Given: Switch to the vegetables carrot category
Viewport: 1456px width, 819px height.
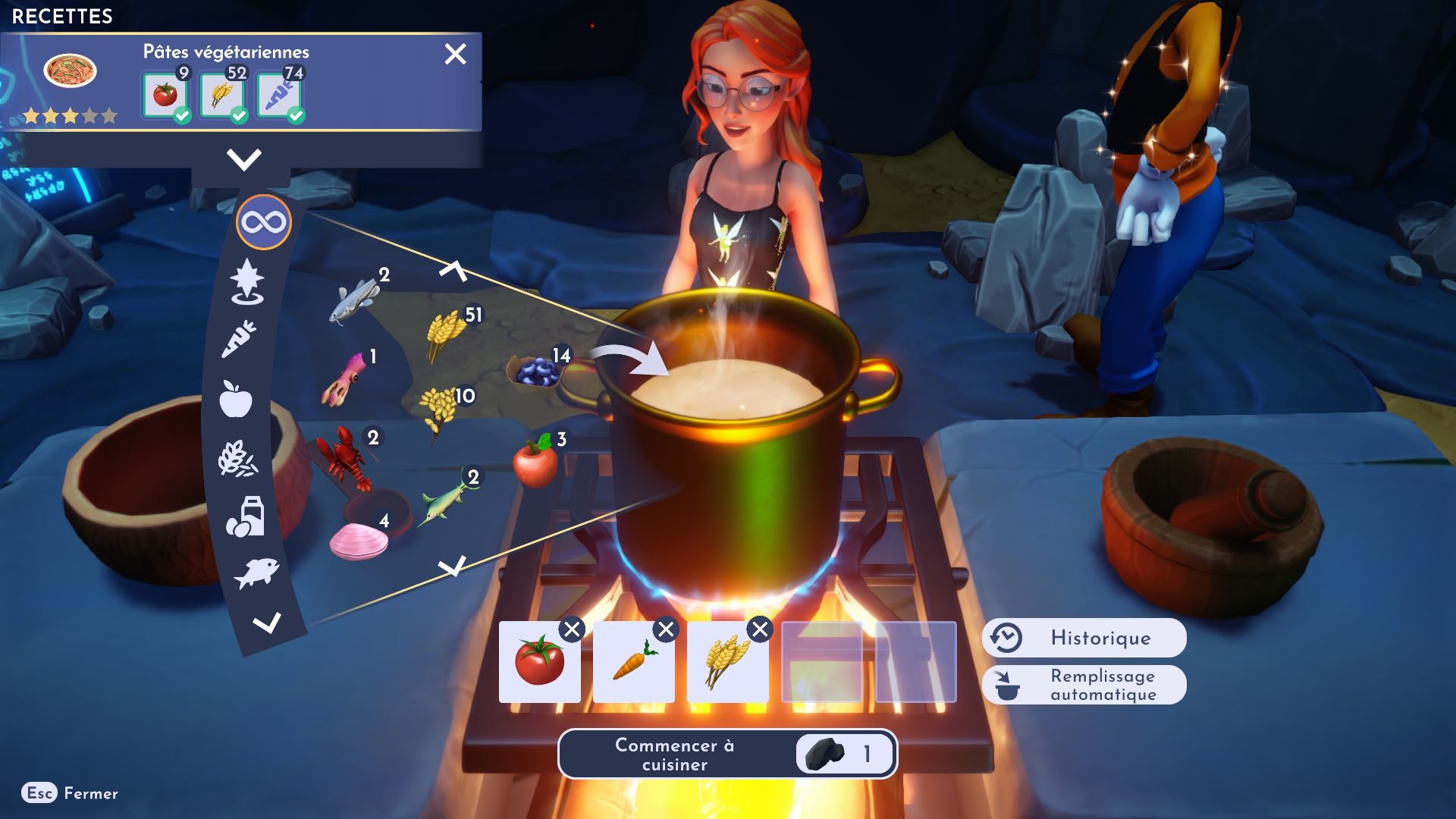Looking at the screenshot, I should [x=240, y=339].
